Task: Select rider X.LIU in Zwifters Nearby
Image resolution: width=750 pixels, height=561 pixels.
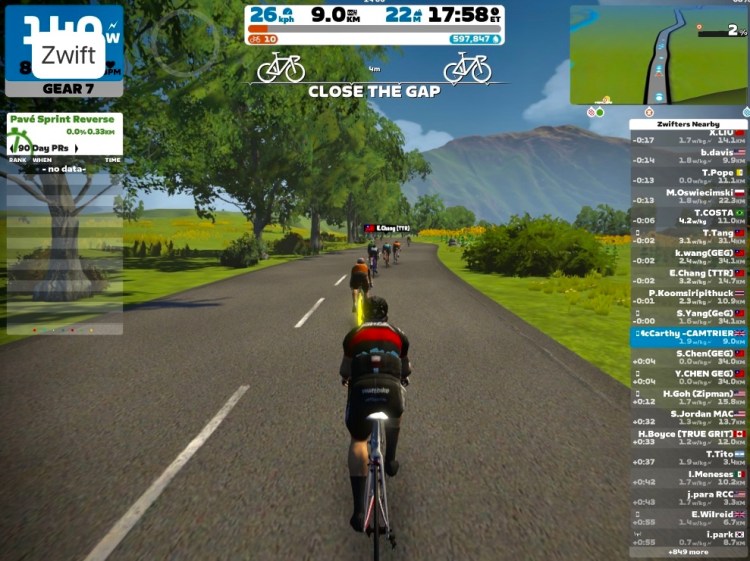Action: pos(689,136)
